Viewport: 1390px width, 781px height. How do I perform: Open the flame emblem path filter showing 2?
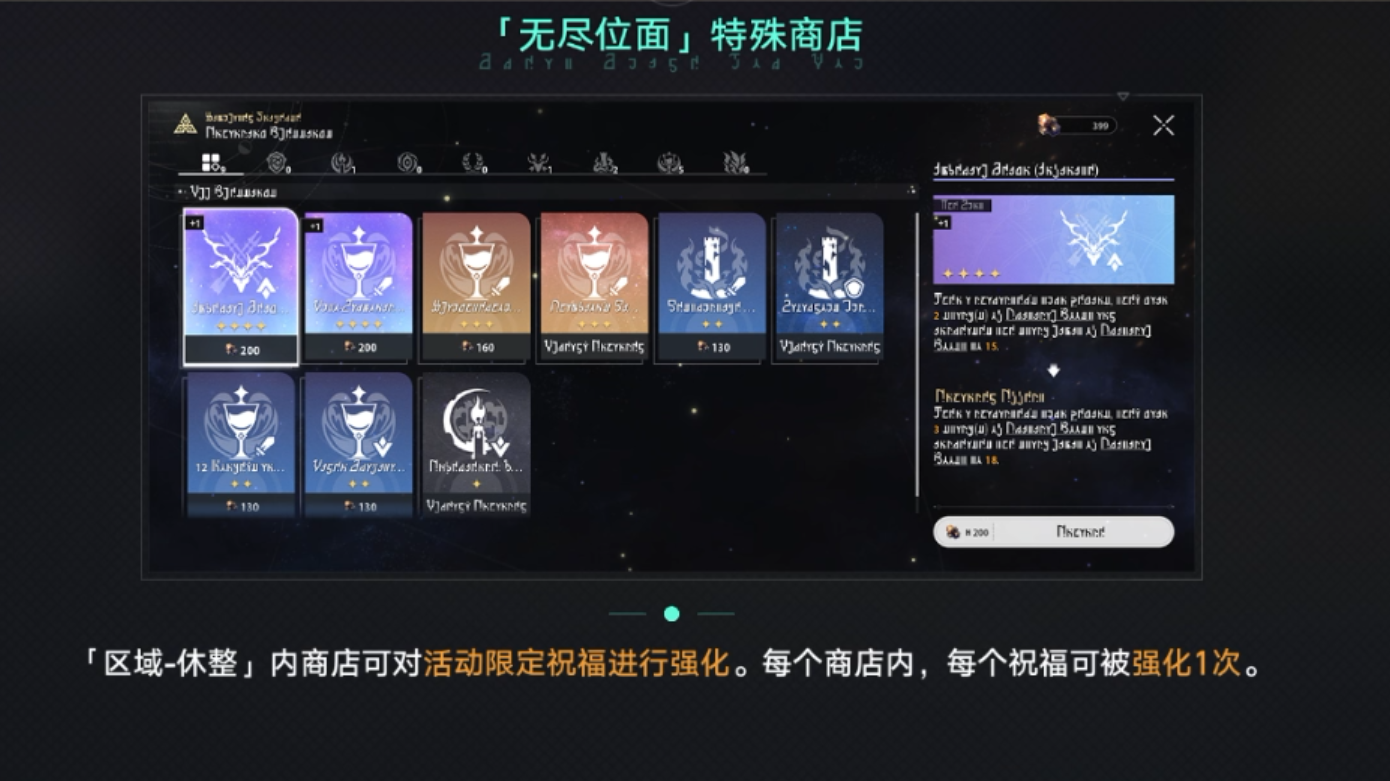point(605,161)
